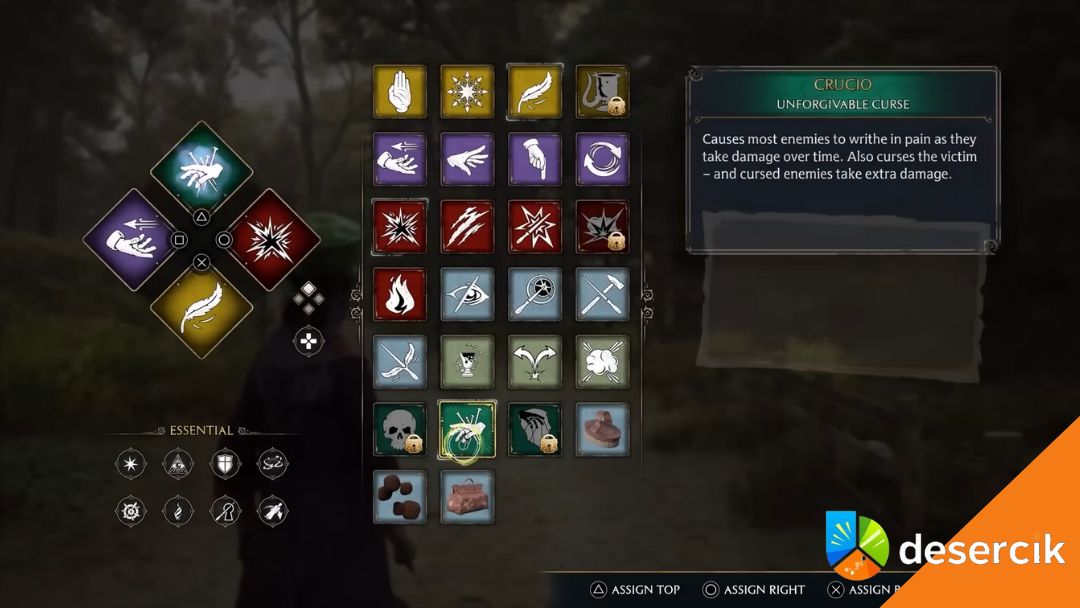Select the circular arrows Flipendo spell

(602, 159)
